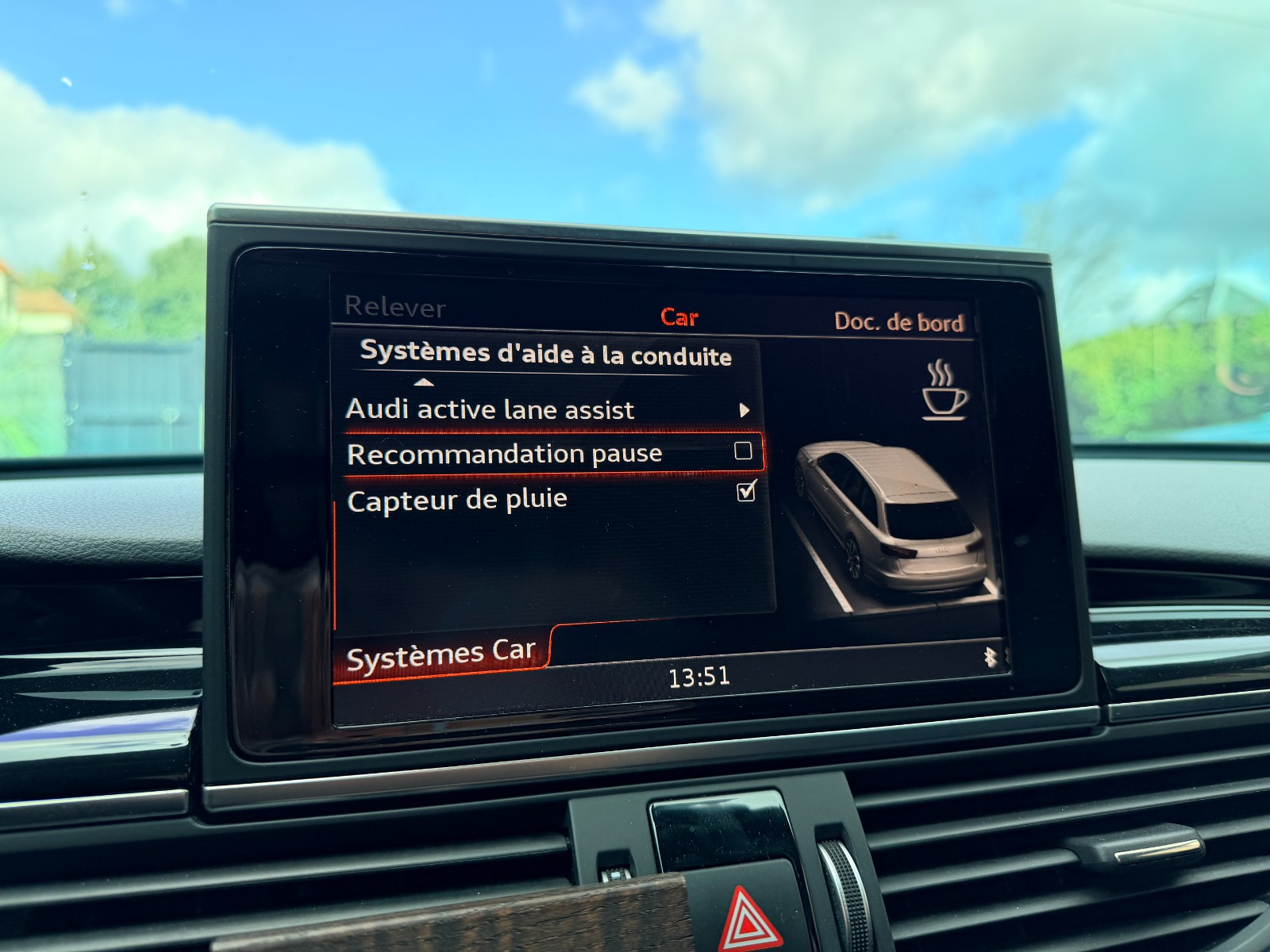Enable the Recommandation pause checkbox
The height and width of the screenshot is (952, 1270).
743,451
